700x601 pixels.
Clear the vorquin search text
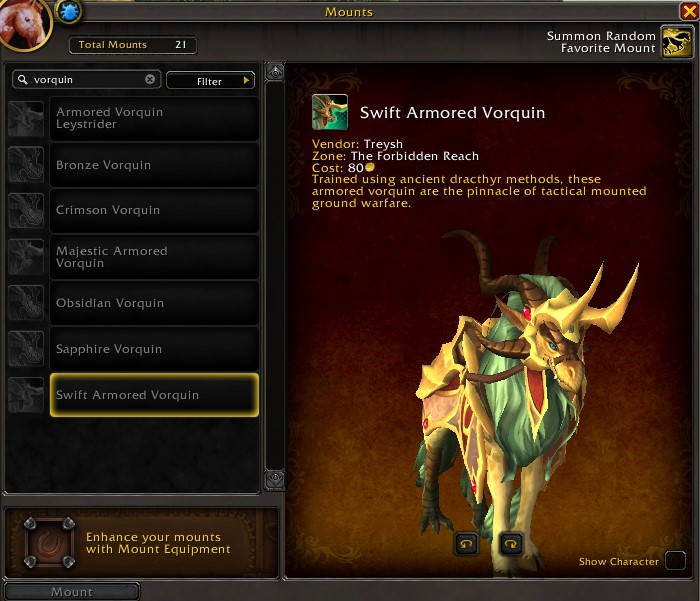[150, 79]
